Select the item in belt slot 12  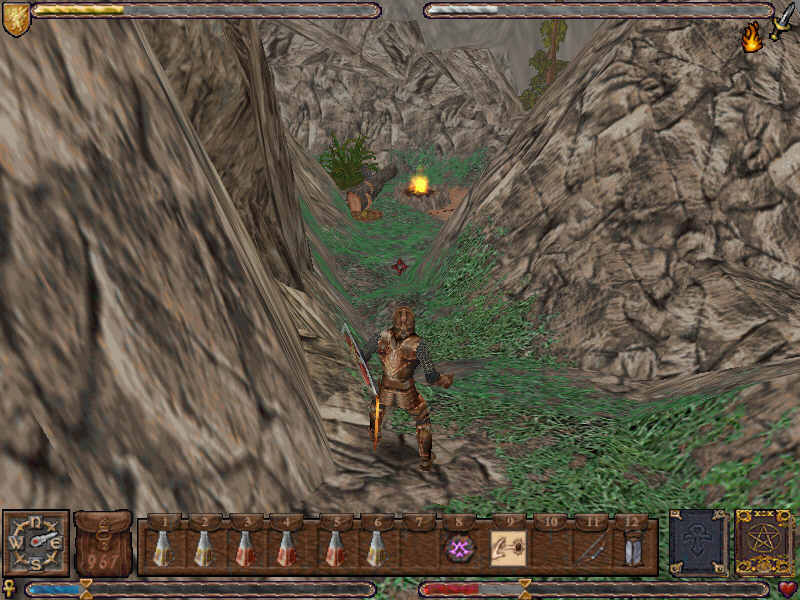632,548
